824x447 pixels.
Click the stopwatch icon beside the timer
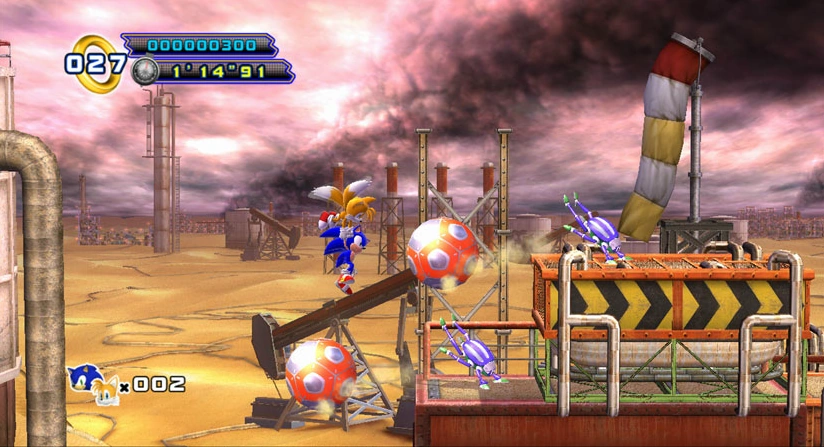coord(146,70)
